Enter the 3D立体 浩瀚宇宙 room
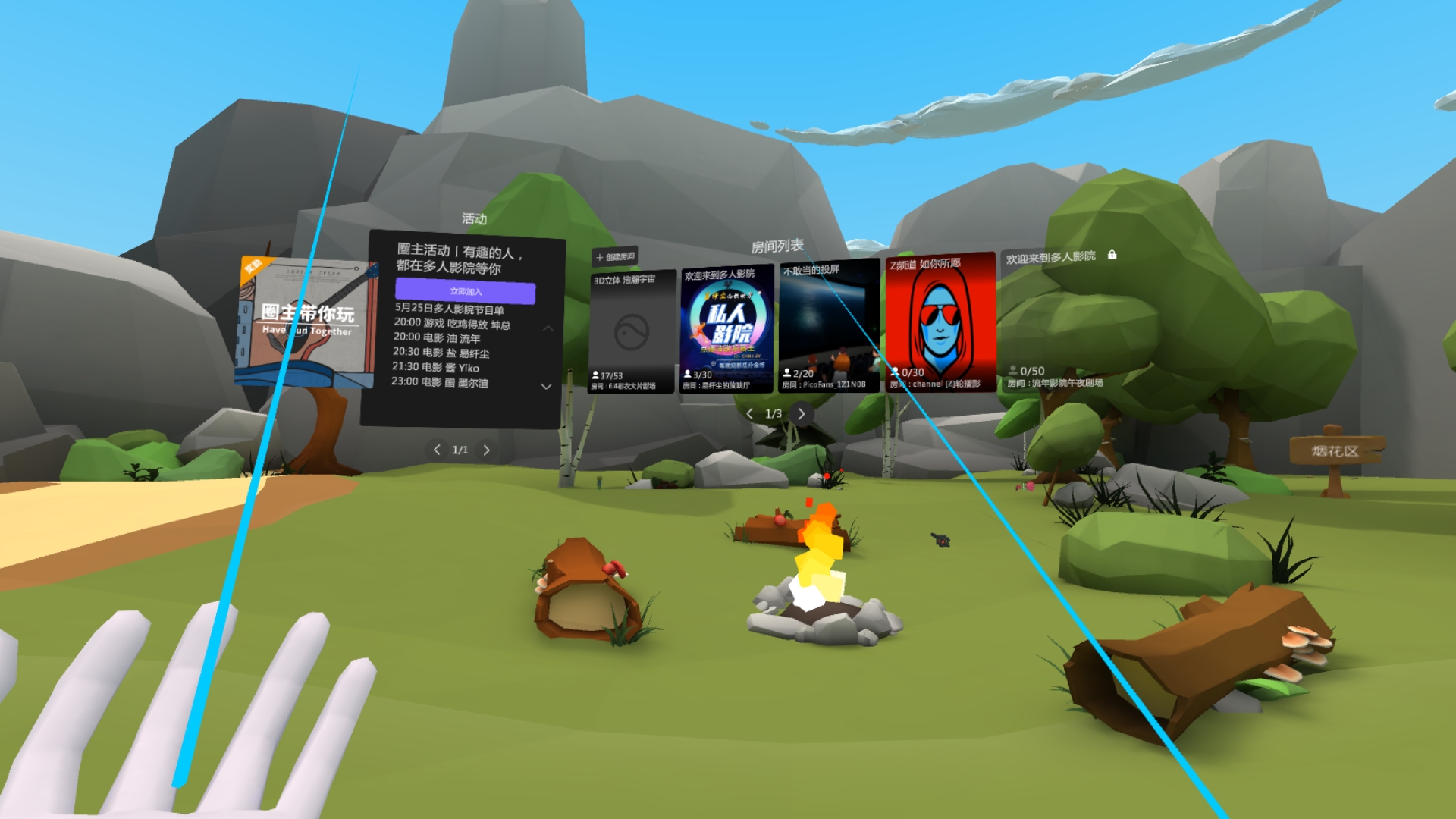The image size is (1456, 819). click(631, 332)
